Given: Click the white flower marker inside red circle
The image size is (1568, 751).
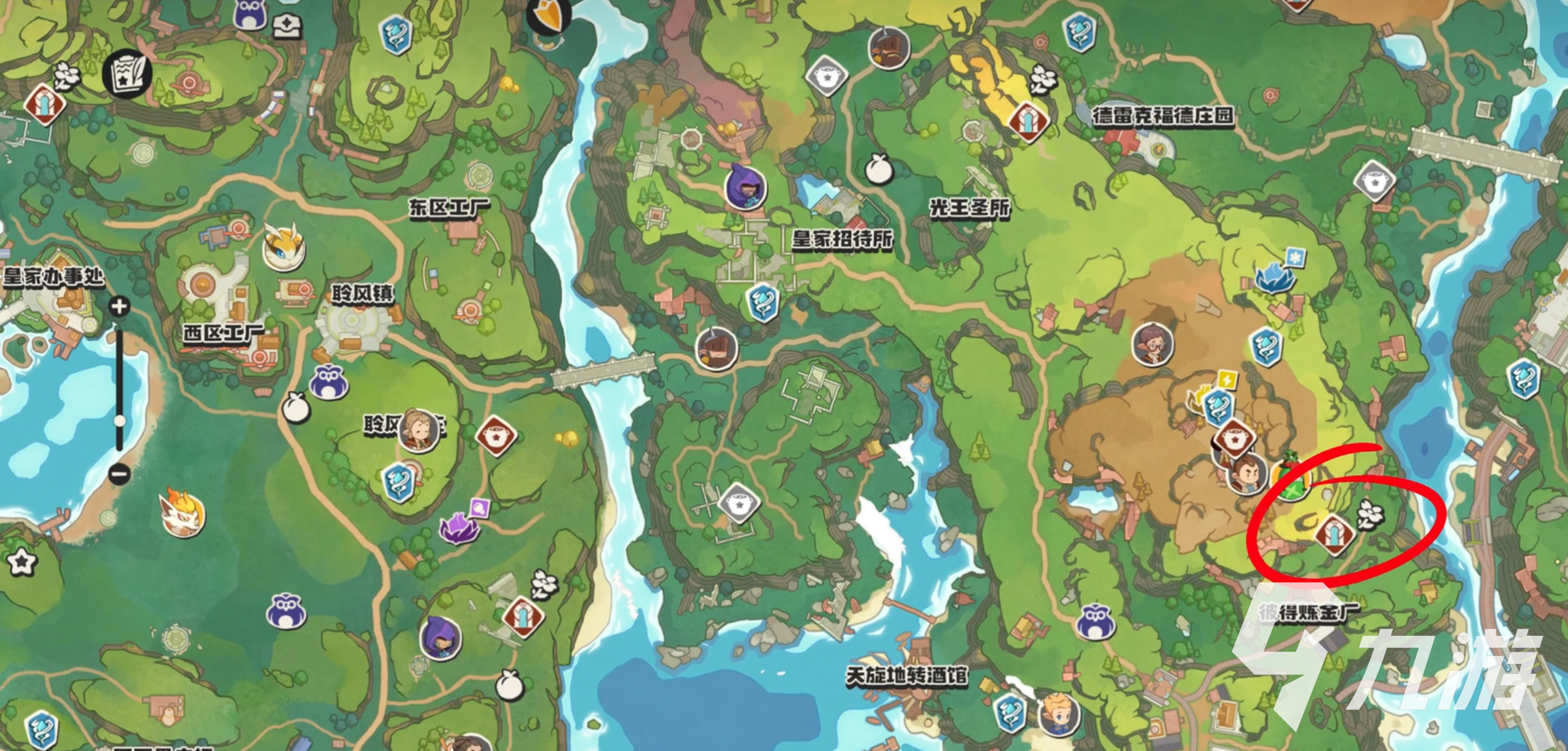Looking at the screenshot, I should click(1370, 514).
